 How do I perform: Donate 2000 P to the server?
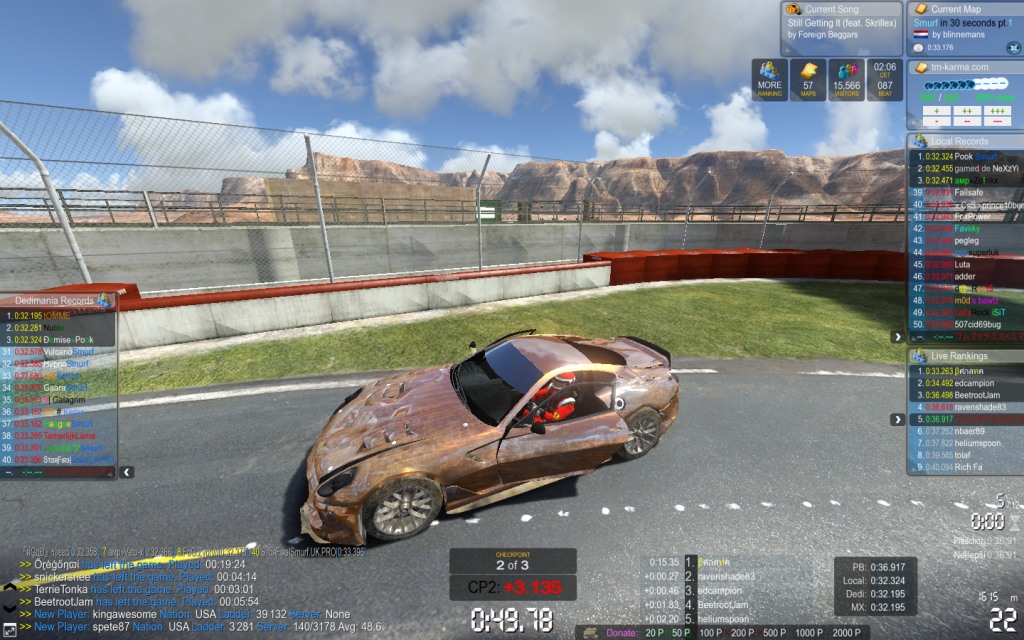point(845,633)
